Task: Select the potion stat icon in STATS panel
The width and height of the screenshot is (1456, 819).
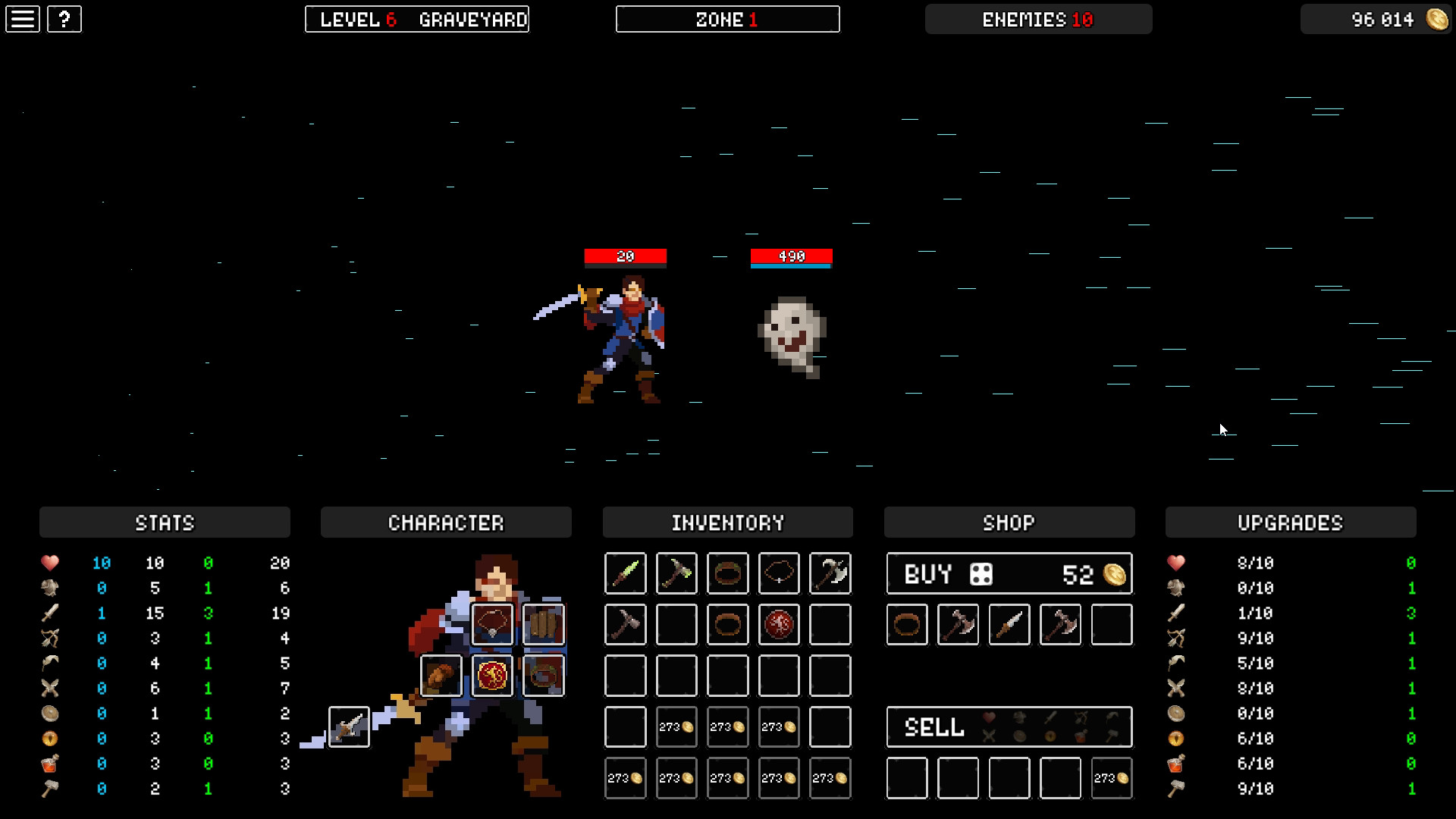Action: tap(50, 763)
